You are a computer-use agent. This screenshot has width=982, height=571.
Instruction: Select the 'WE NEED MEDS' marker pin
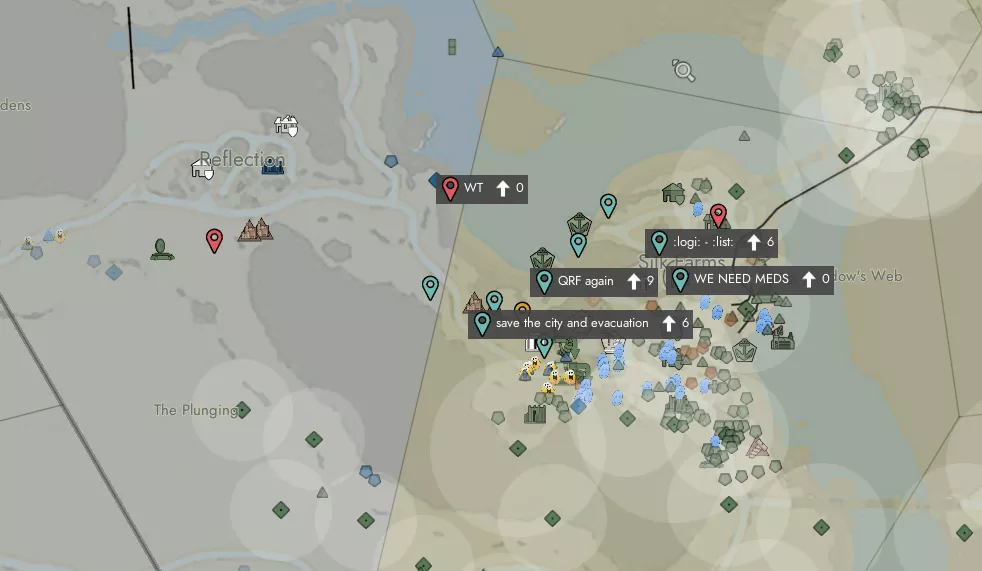pos(680,279)
